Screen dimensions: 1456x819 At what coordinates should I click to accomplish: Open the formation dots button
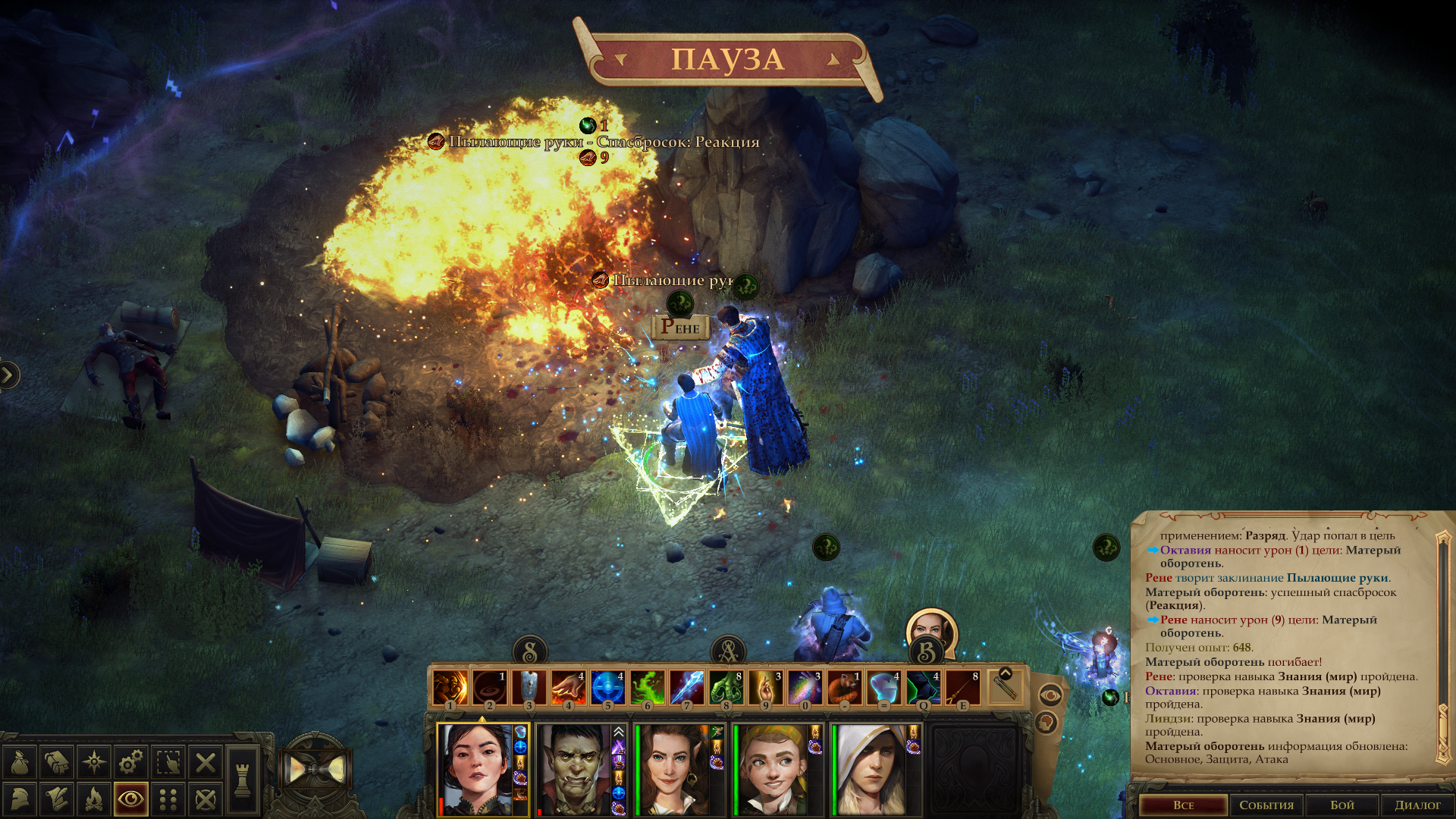(168, 799)
